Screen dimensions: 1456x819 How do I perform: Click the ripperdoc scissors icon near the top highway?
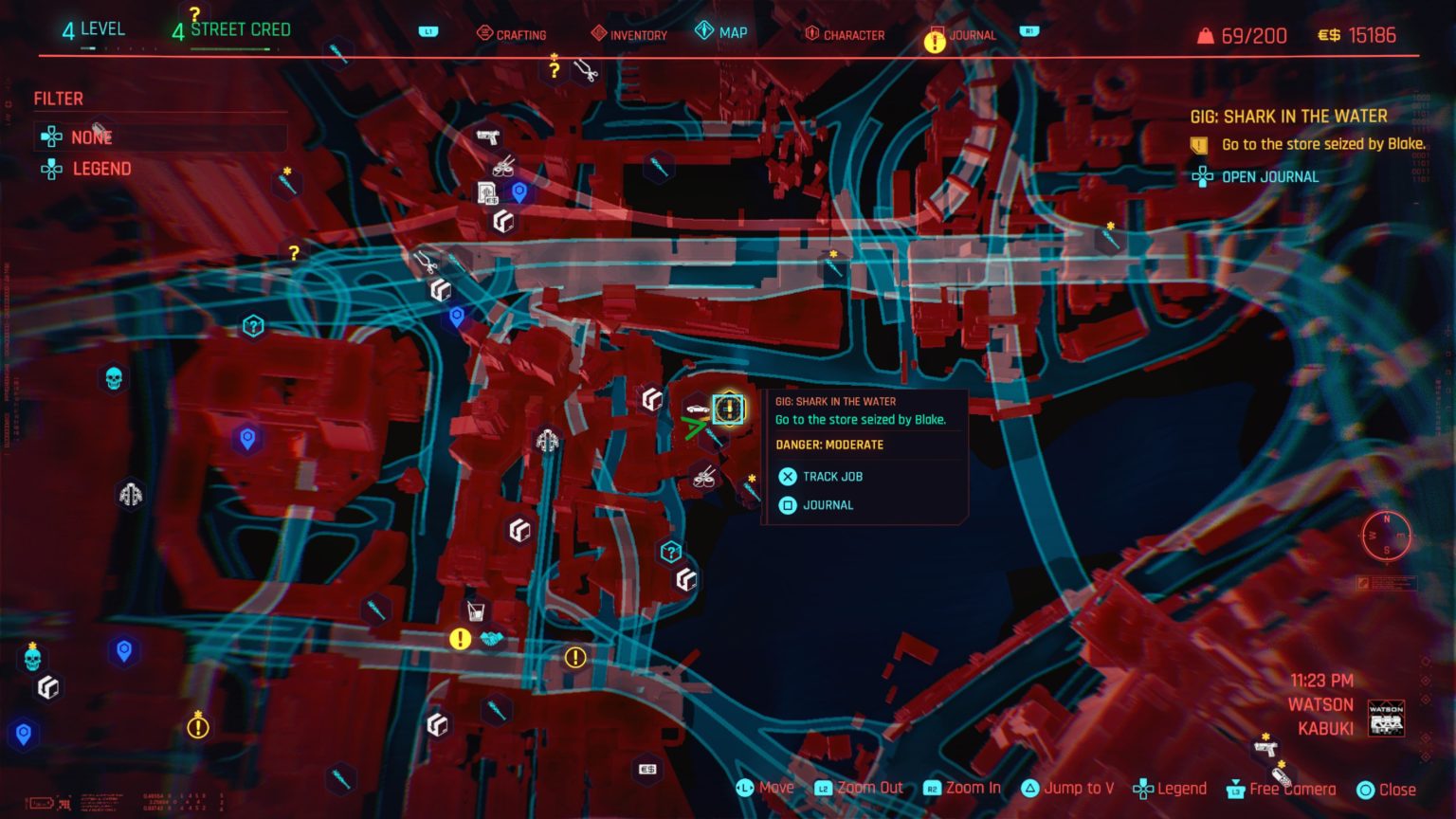pos(426,263)
